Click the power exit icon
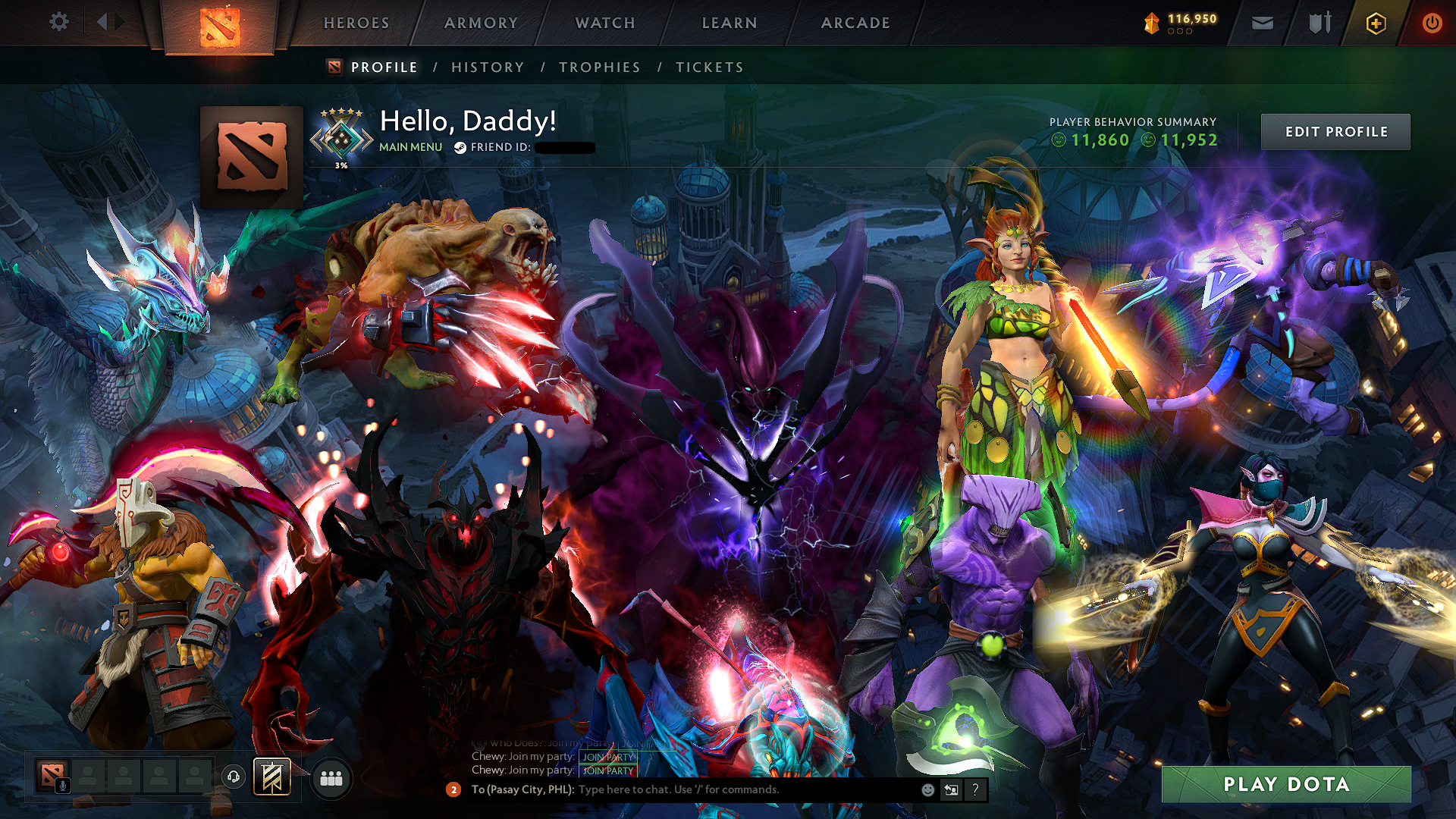The height and width of the screenshot is (819, 1456). point(1432,23)
